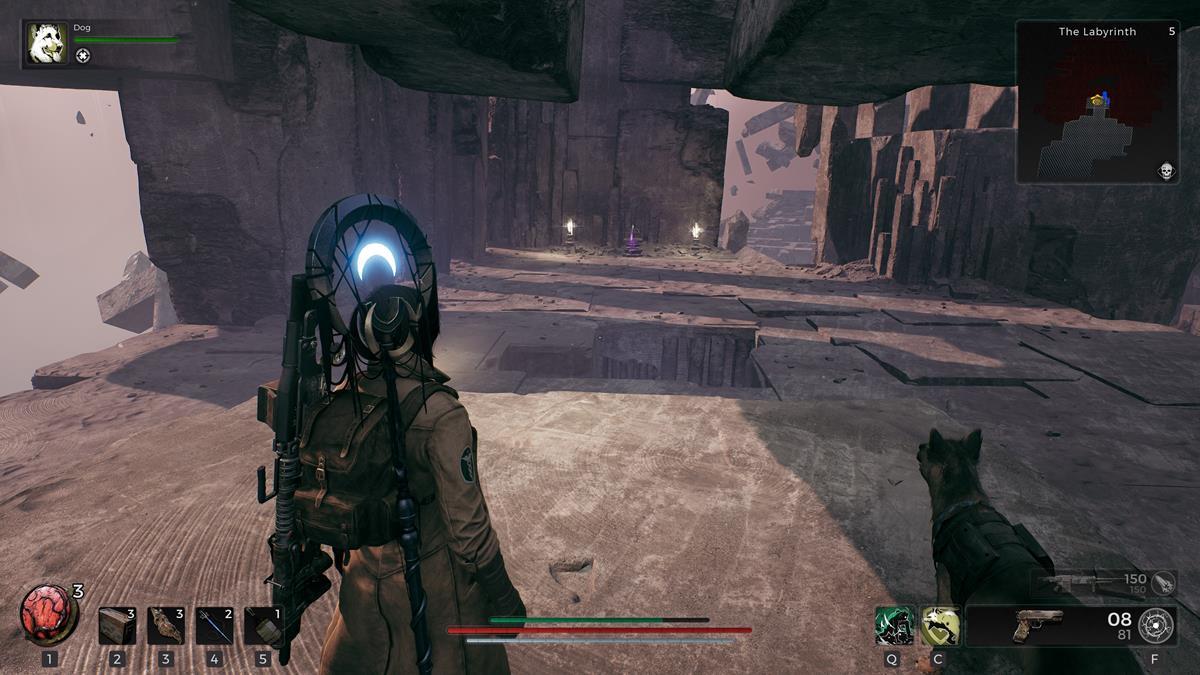Image resolution: width=1200 pixels, height=675 pixels.
Task: Select the blue syringe quick slot
Action: pos(214,625)
